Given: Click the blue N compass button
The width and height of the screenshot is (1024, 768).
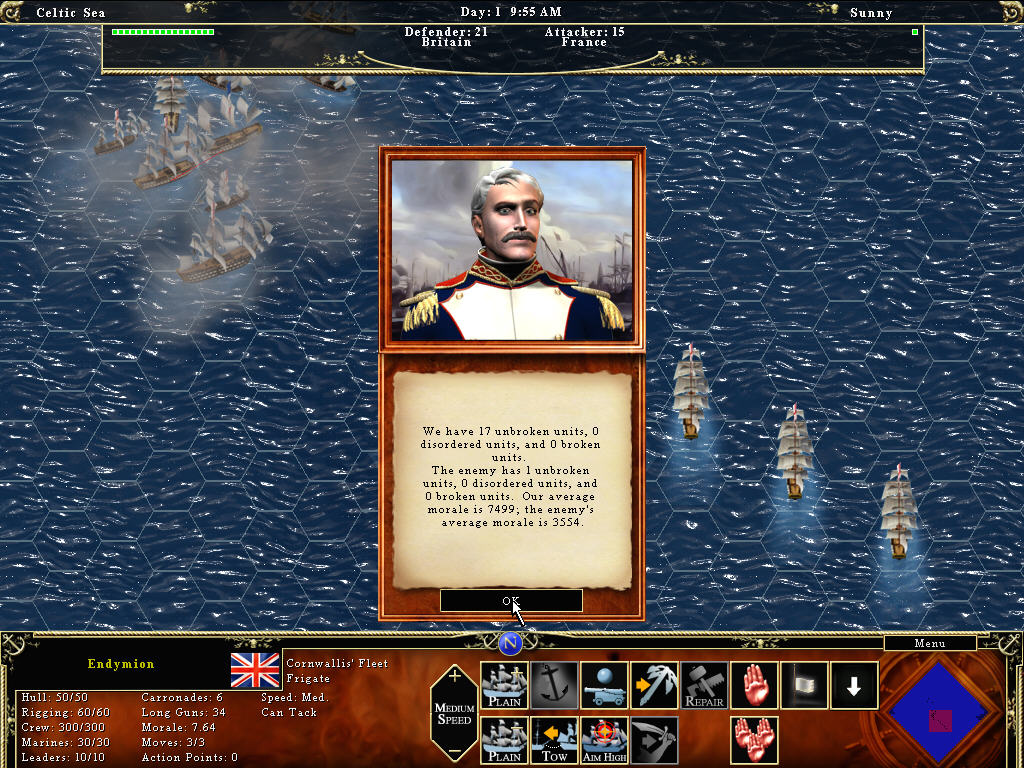Looking at the screenshot, I should pos(511,643).
